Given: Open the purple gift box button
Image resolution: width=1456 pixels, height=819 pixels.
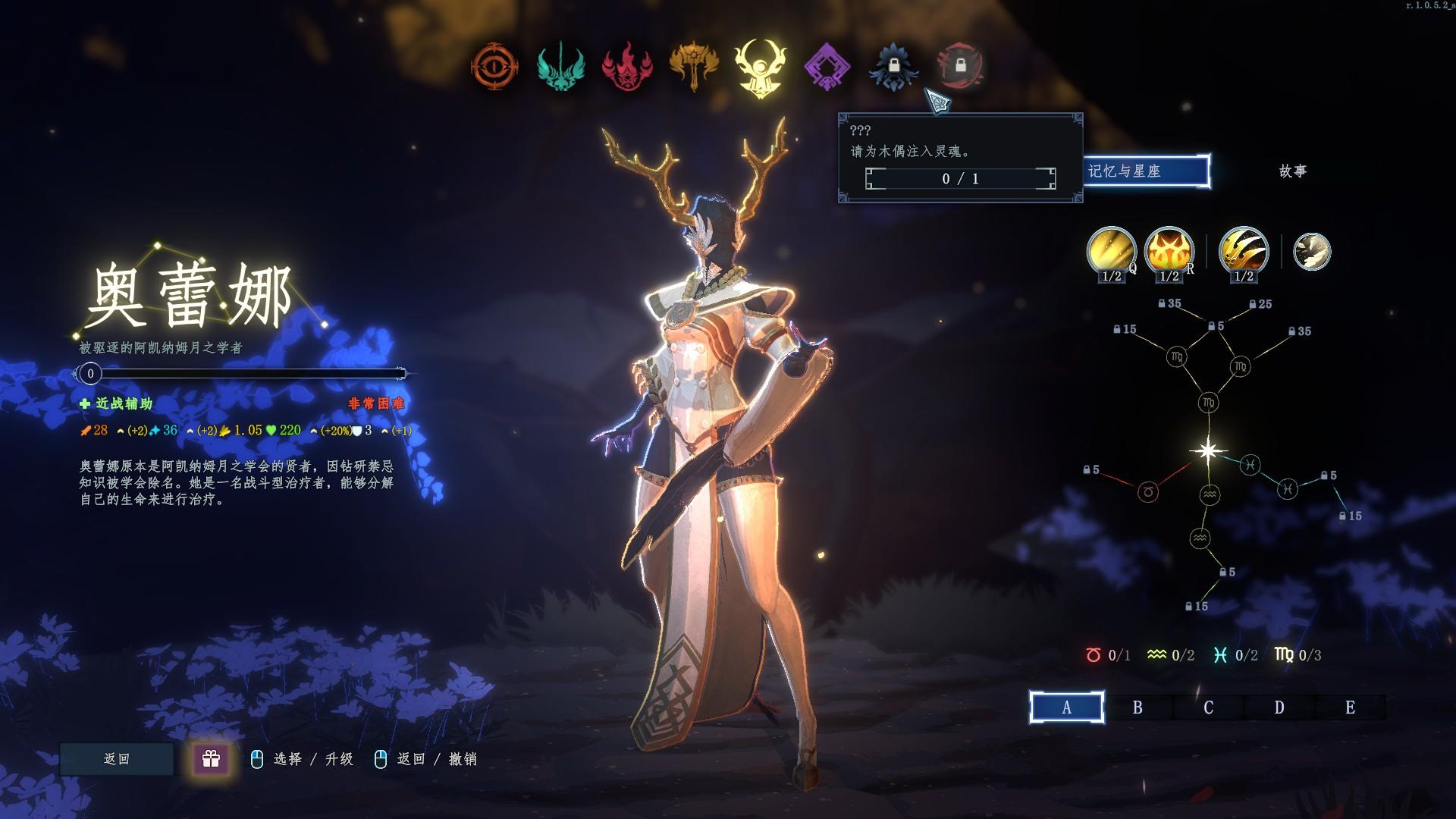Looking at the screenshot, I should (x=211, y=758).
